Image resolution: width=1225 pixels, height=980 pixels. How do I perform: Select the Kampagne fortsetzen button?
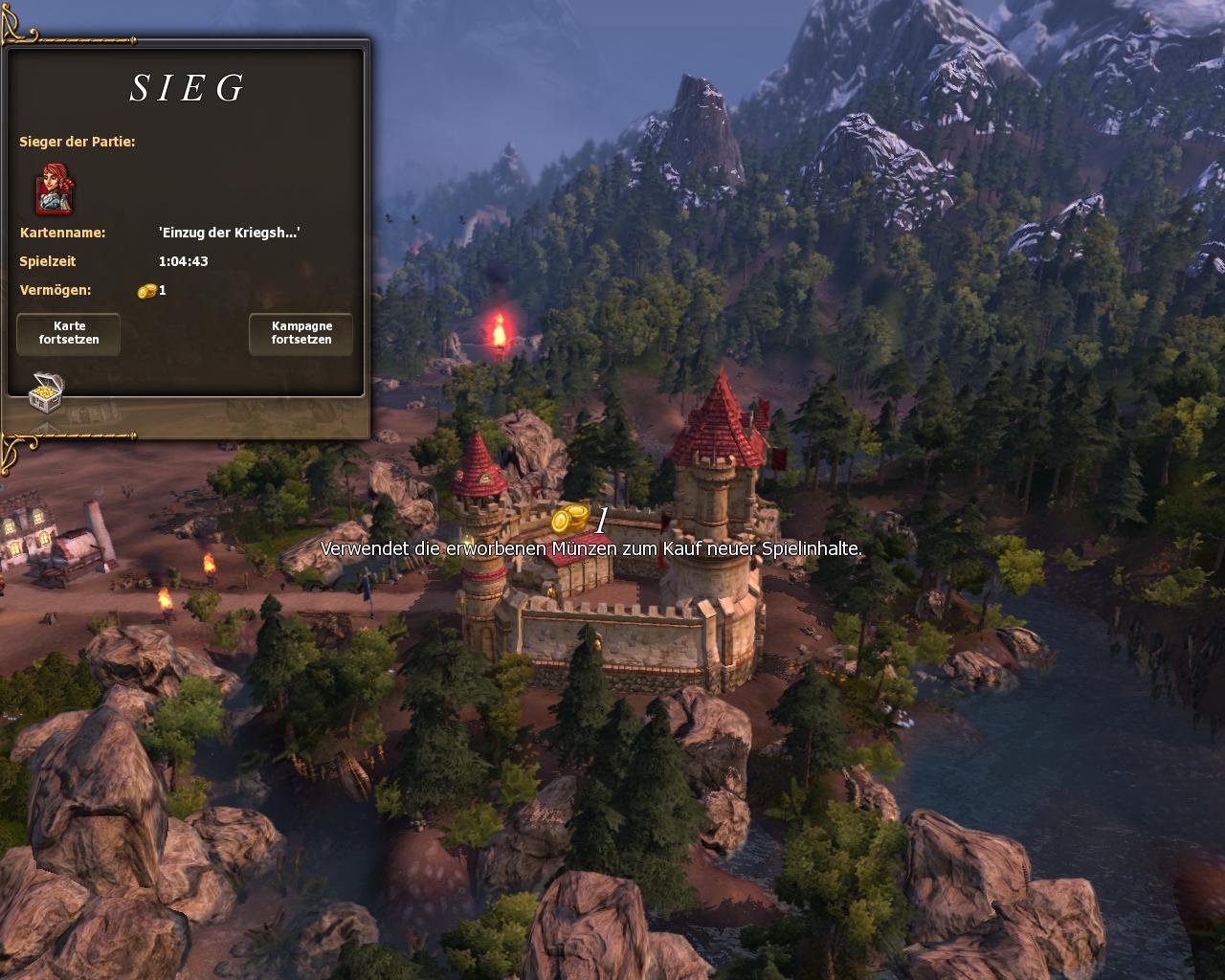click(301, 333)
